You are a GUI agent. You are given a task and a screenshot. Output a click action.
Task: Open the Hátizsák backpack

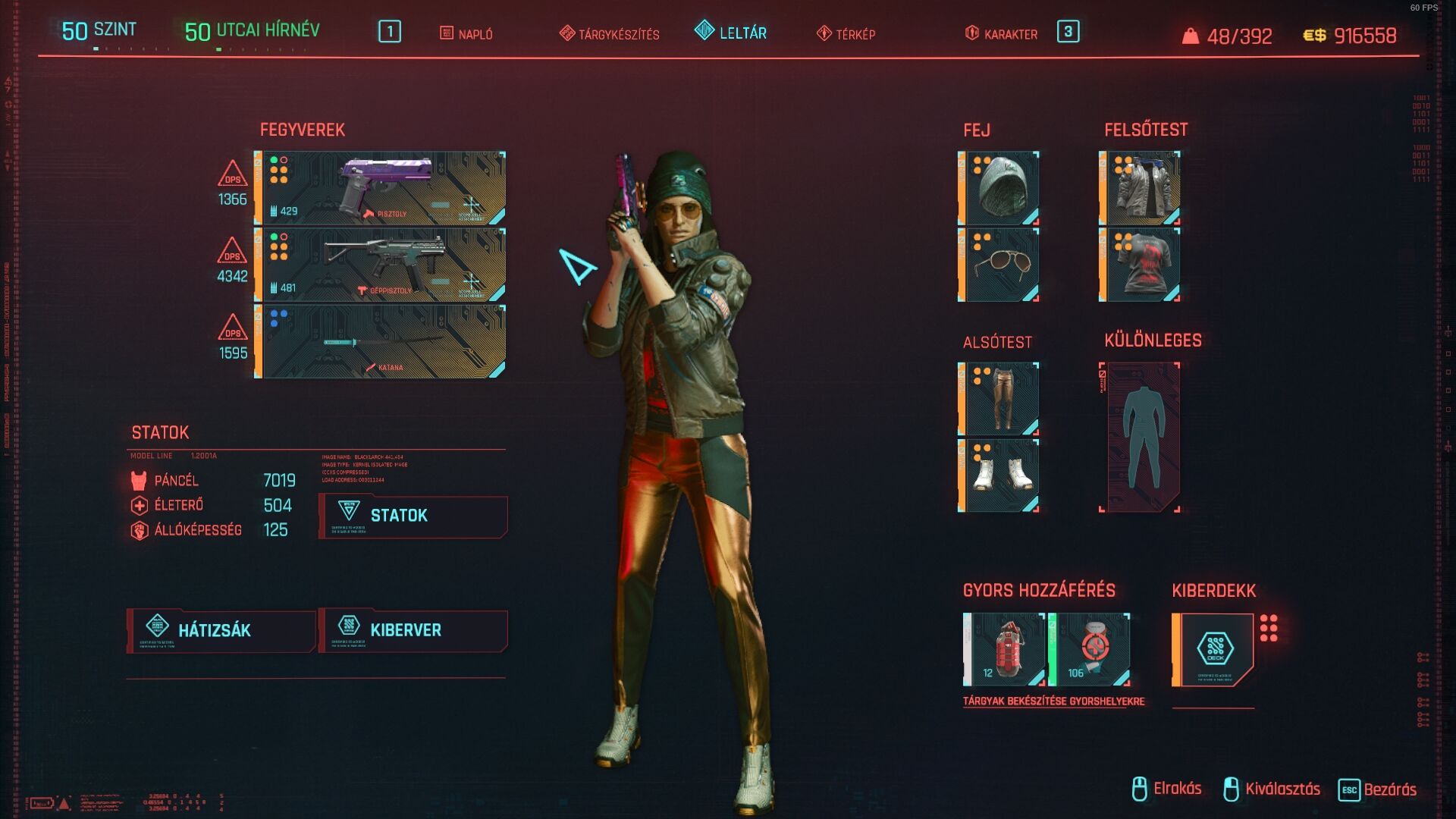(221, 630)
